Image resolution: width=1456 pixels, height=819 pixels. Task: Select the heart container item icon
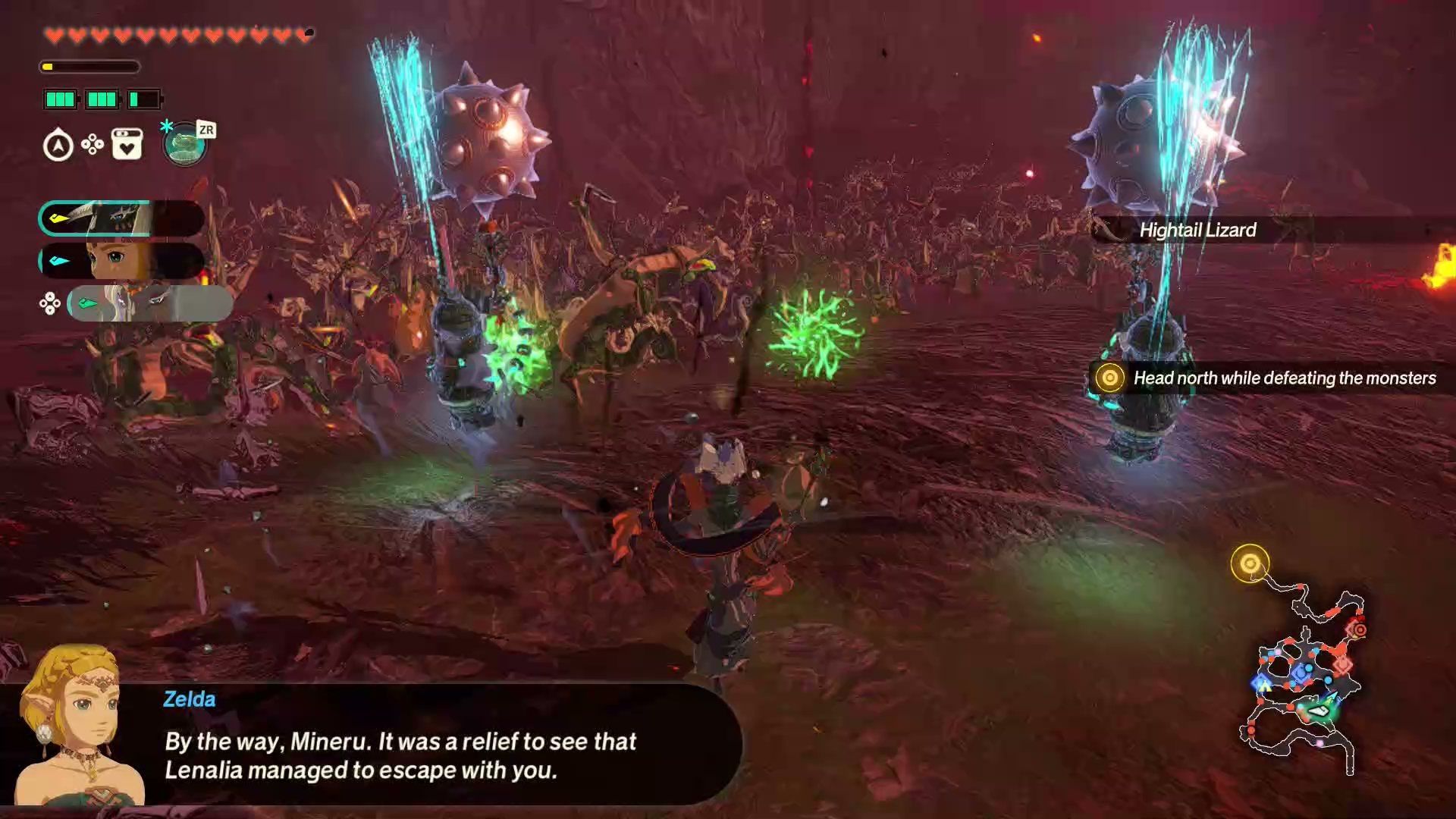coord(127,144)
